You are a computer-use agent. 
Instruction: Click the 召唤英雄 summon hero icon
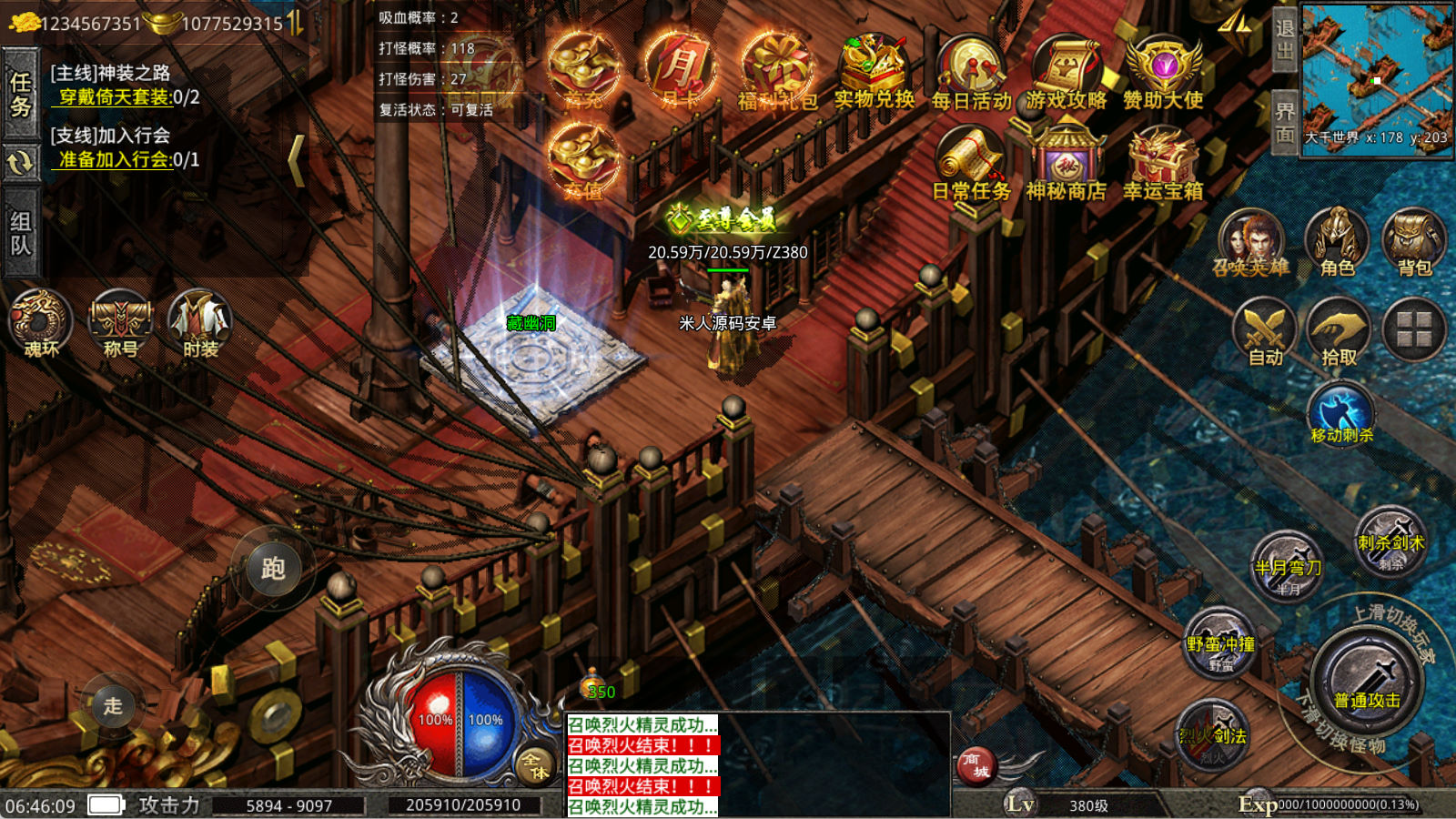point(1251,242)
